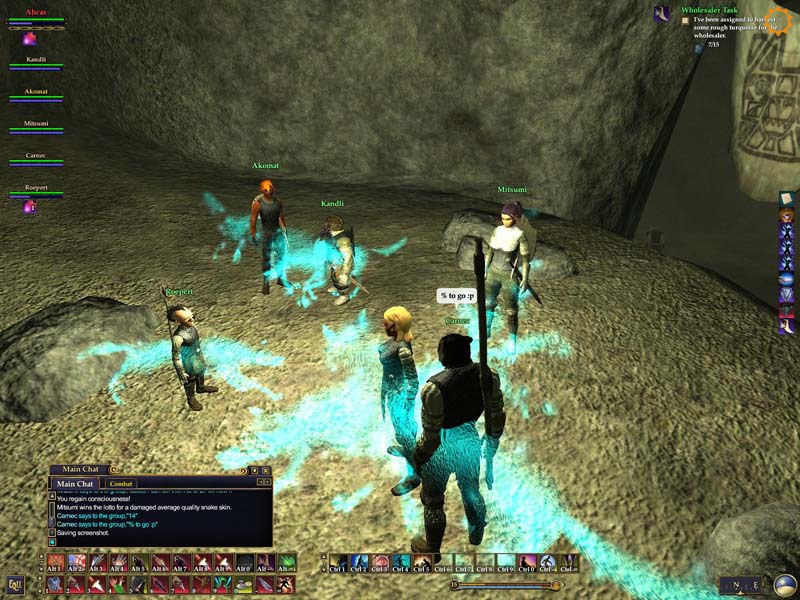Close the chat window
This screenshot has height=600, width=800.
[266, 470]
